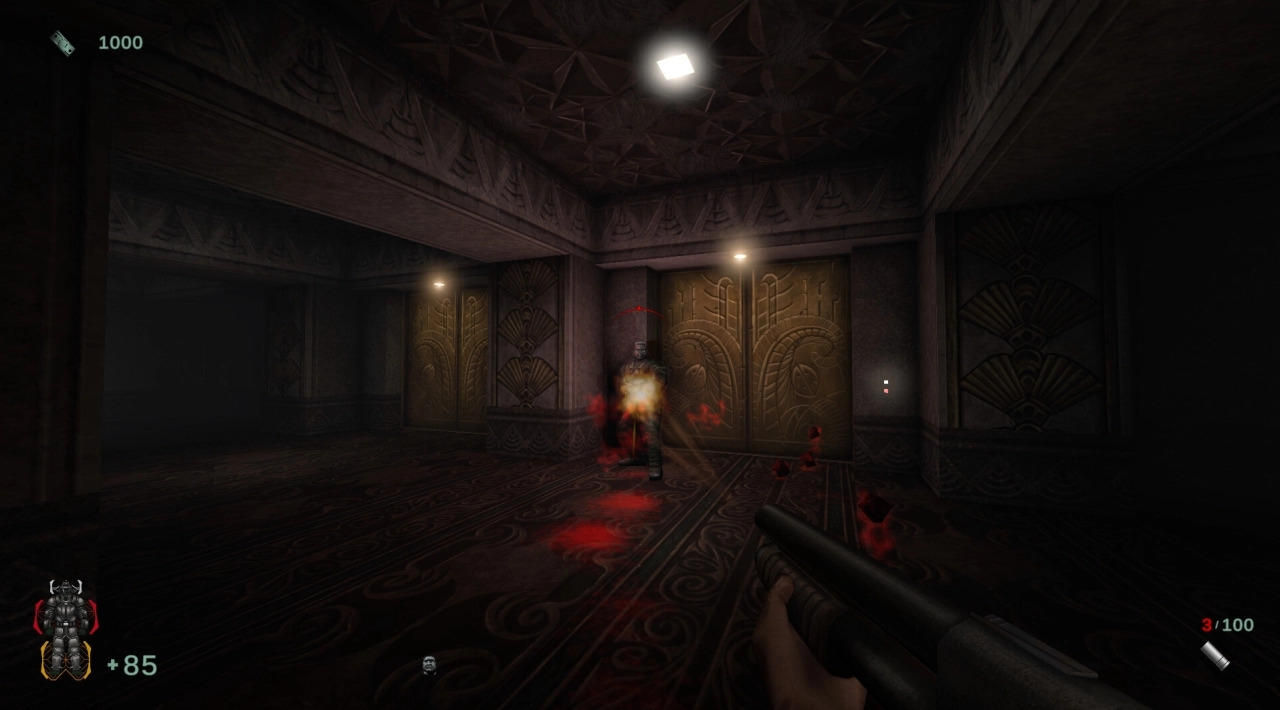Select the armored body status icon

click(66, 630)
